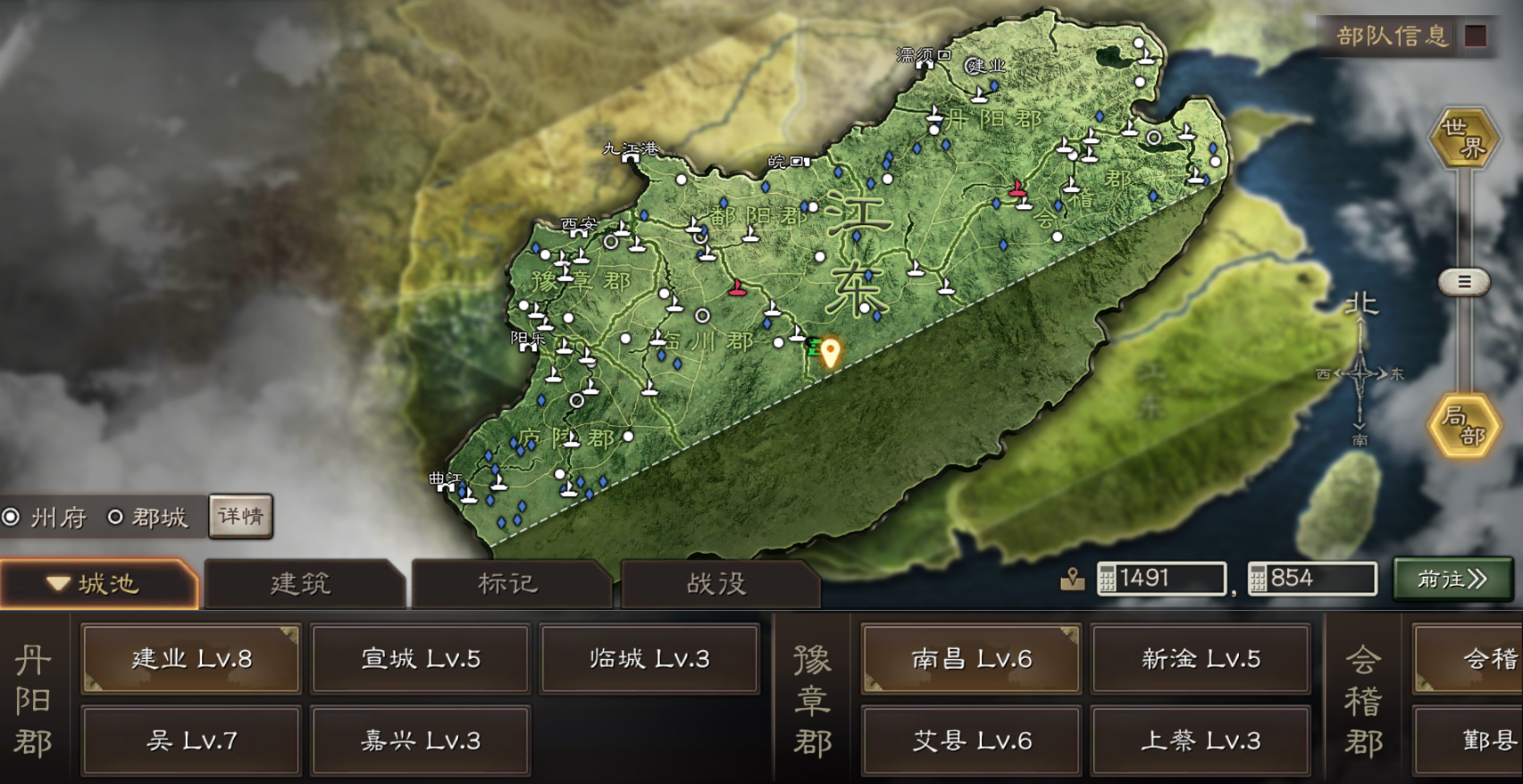Click the ≡ handle between world and local buttons
This screenshot has width=1523, height=784.
[1462, 283]
